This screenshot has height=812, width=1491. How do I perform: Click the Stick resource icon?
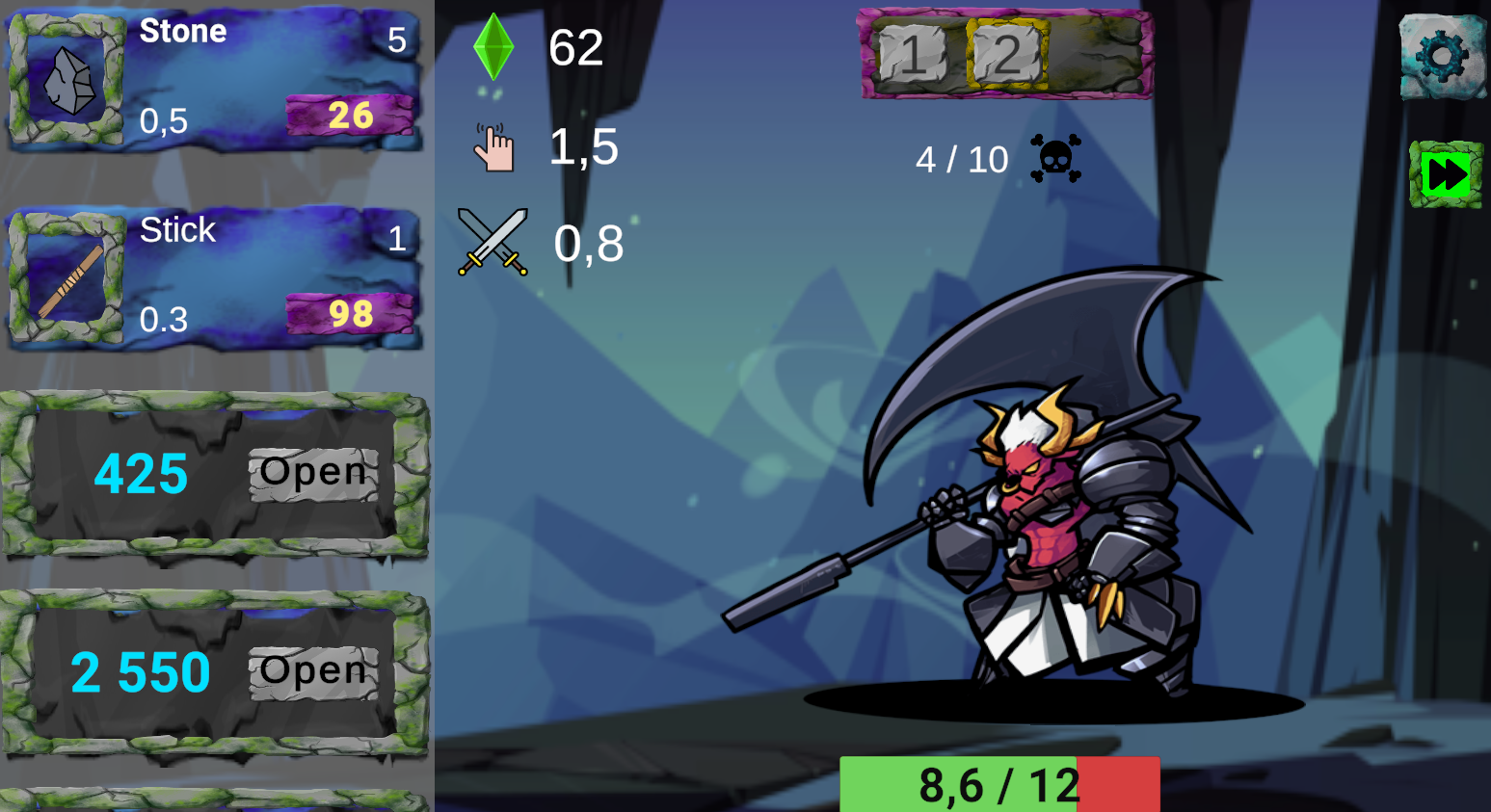click(x=62, y=279)
